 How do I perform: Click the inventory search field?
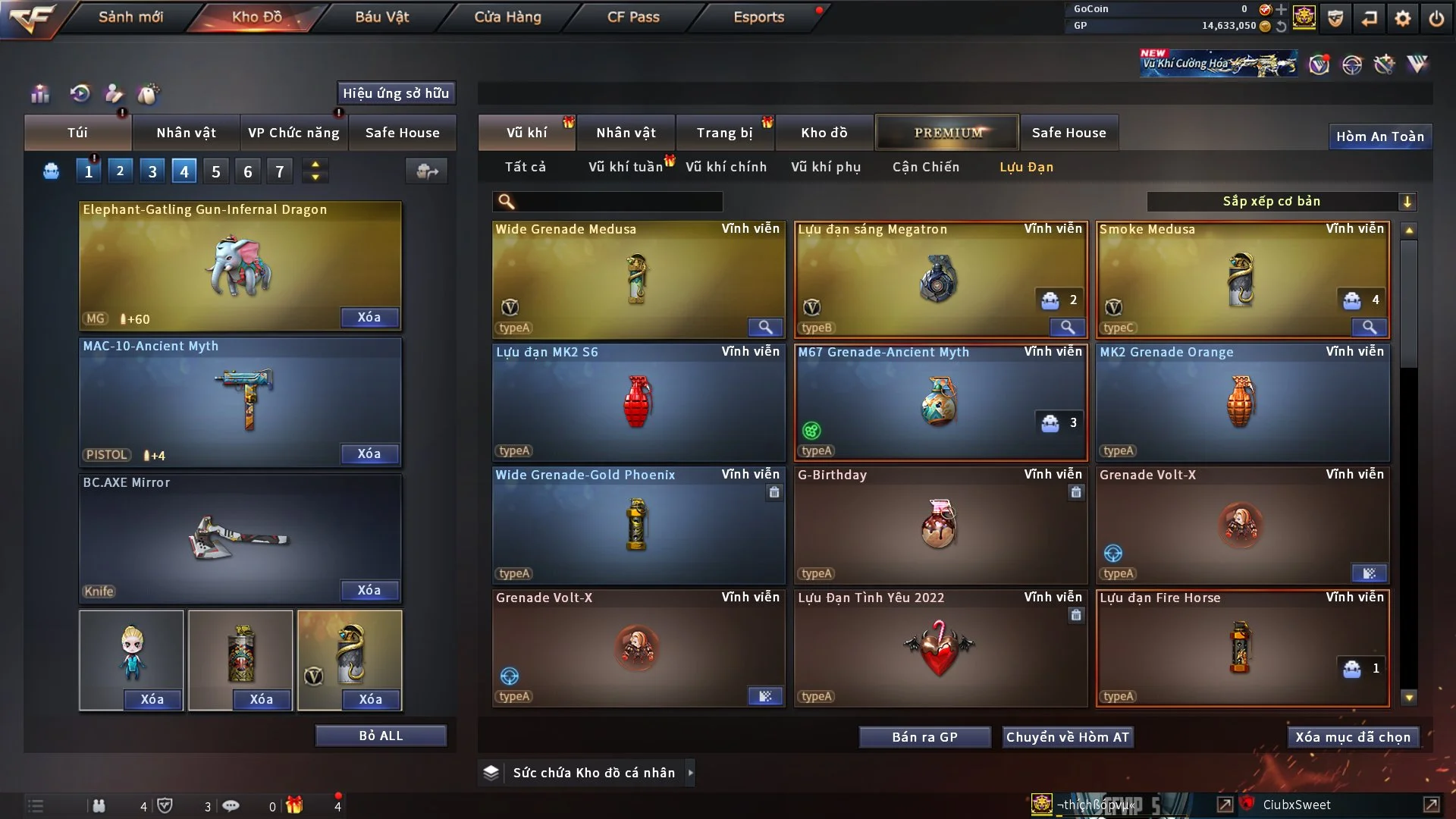point(618,202)
